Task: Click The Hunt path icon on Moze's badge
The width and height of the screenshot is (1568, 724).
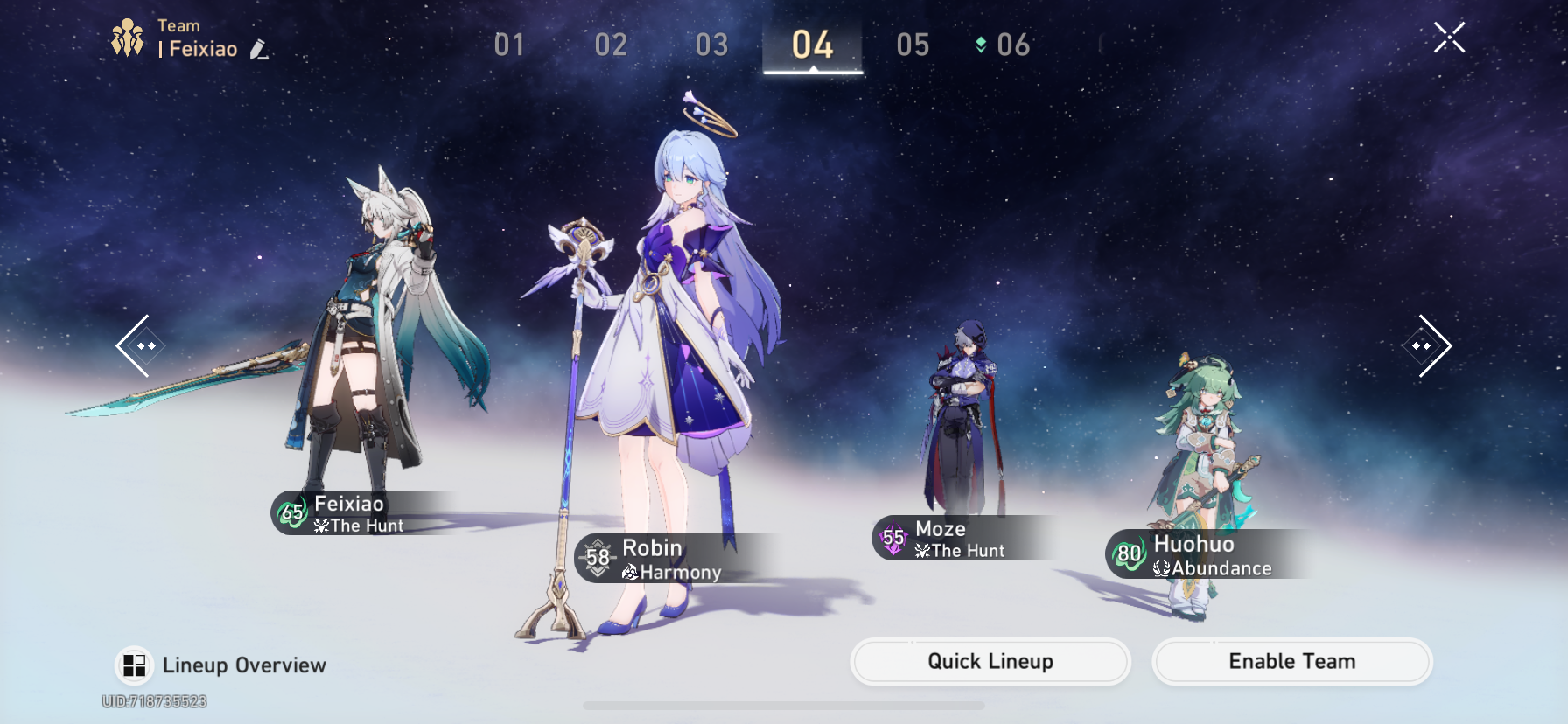Action: tap(921, 551)
